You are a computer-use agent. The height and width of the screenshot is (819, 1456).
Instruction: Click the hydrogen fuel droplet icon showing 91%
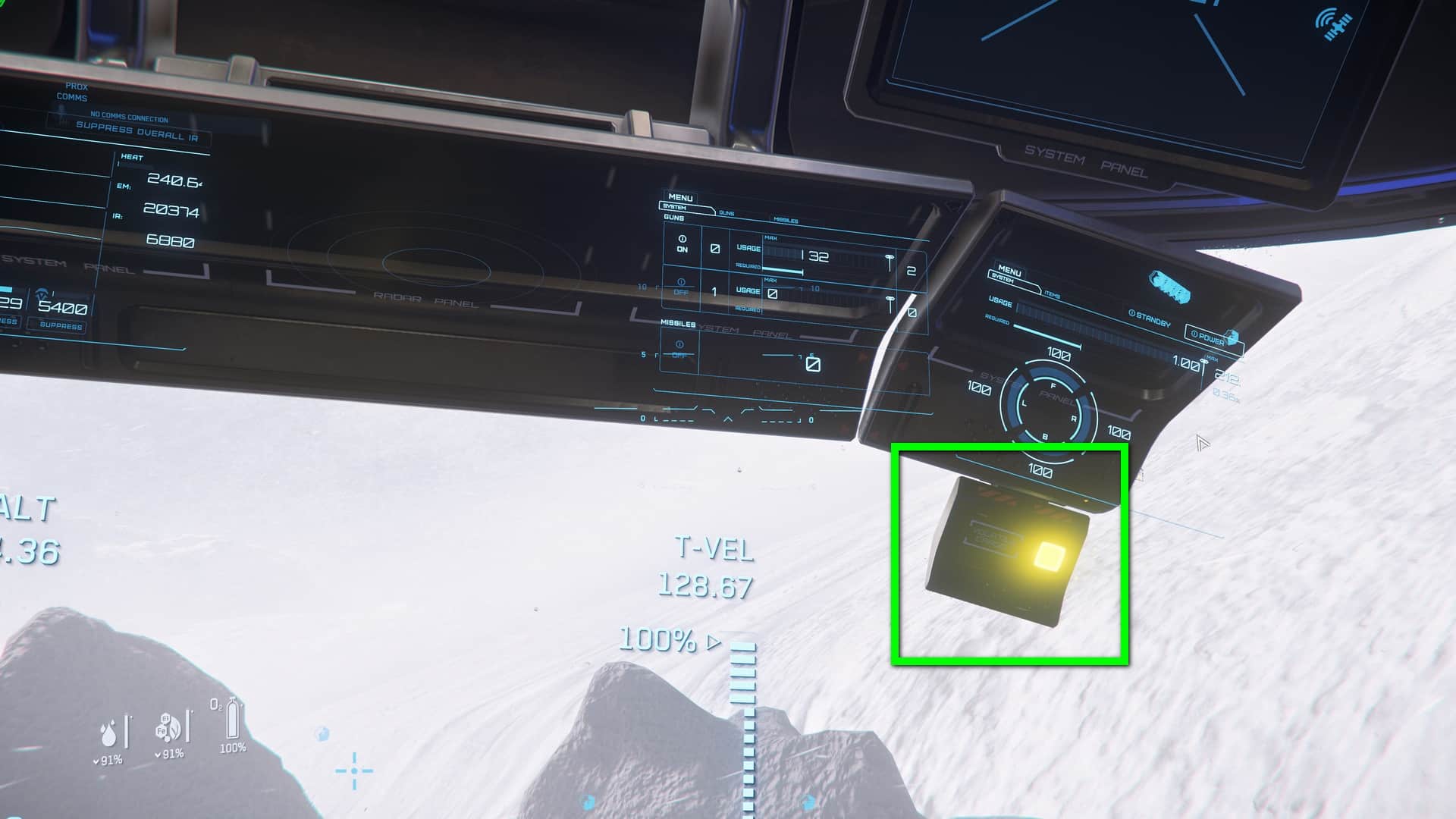(x=108, y=732)
